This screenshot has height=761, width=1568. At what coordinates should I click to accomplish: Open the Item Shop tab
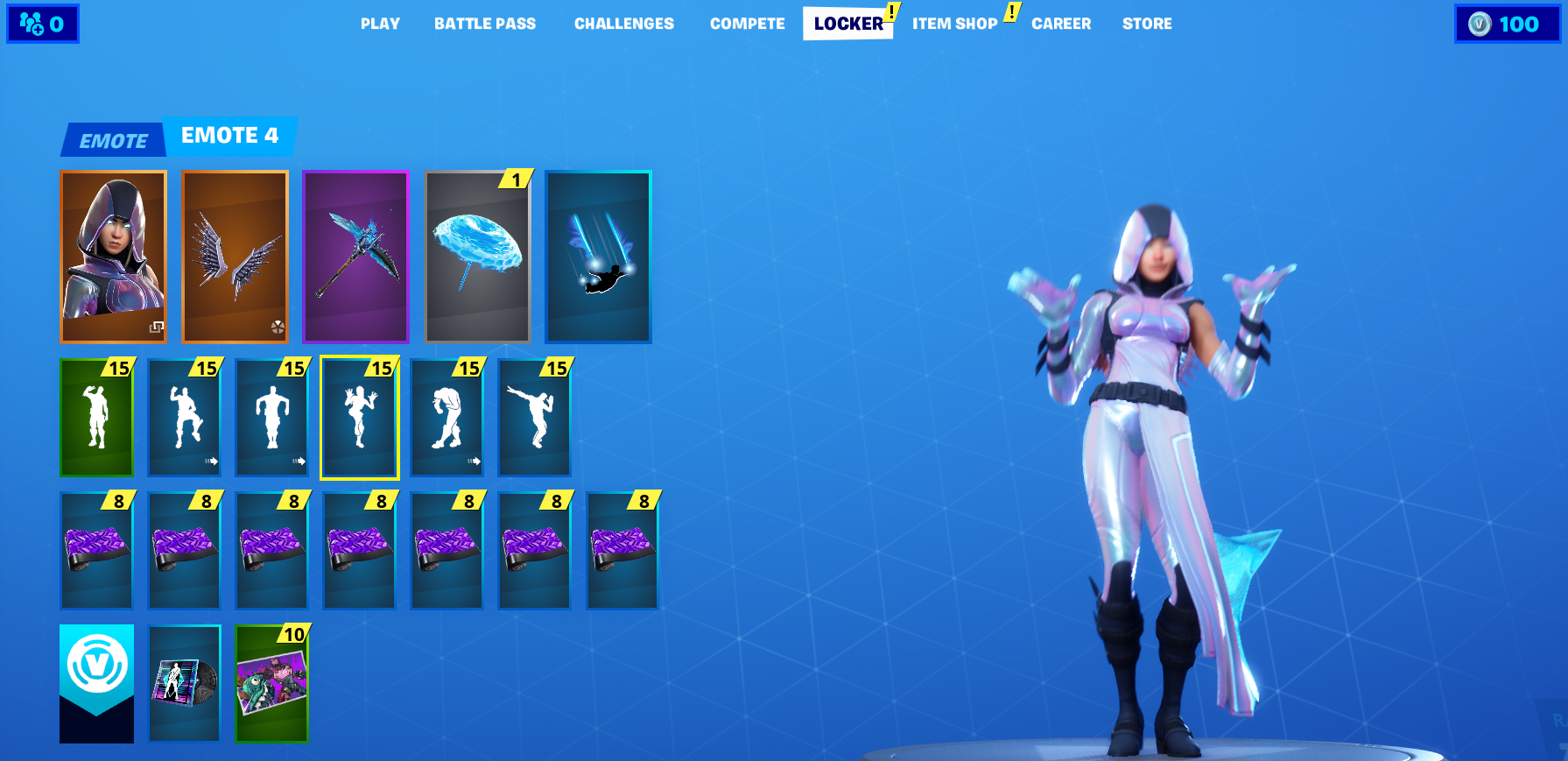[x=954, y=24]
